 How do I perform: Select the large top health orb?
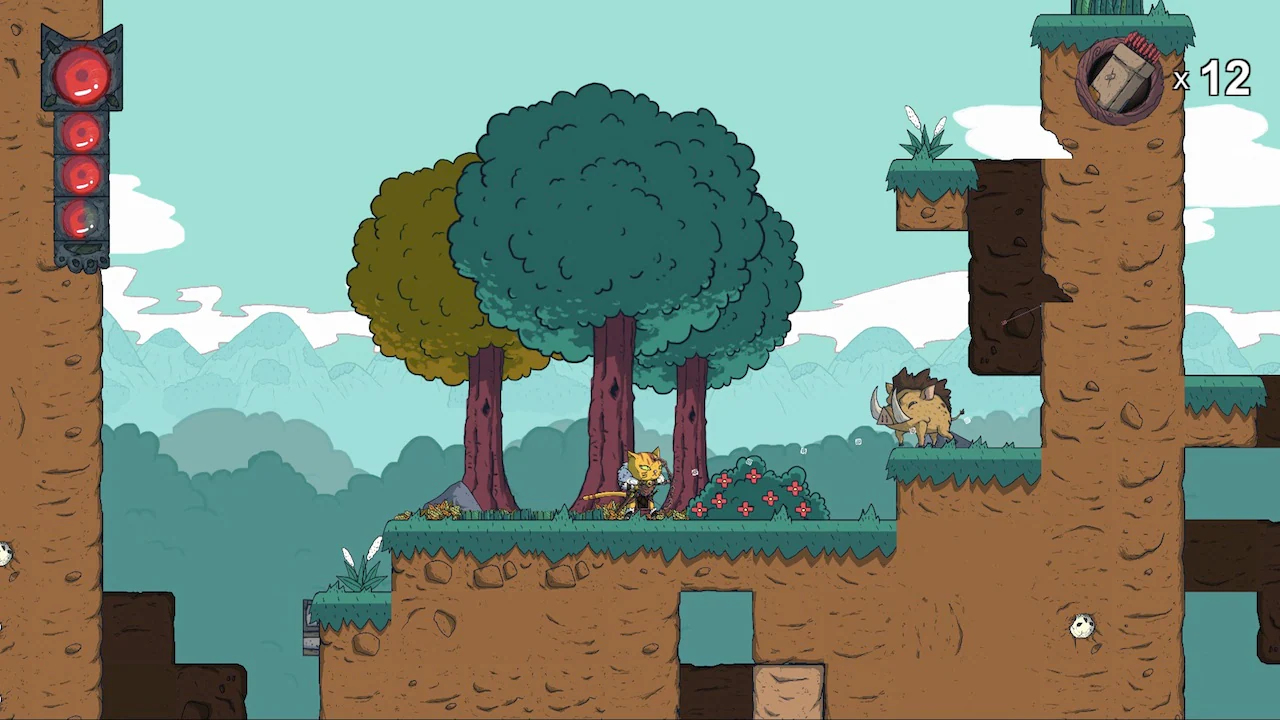pos(82,75)
